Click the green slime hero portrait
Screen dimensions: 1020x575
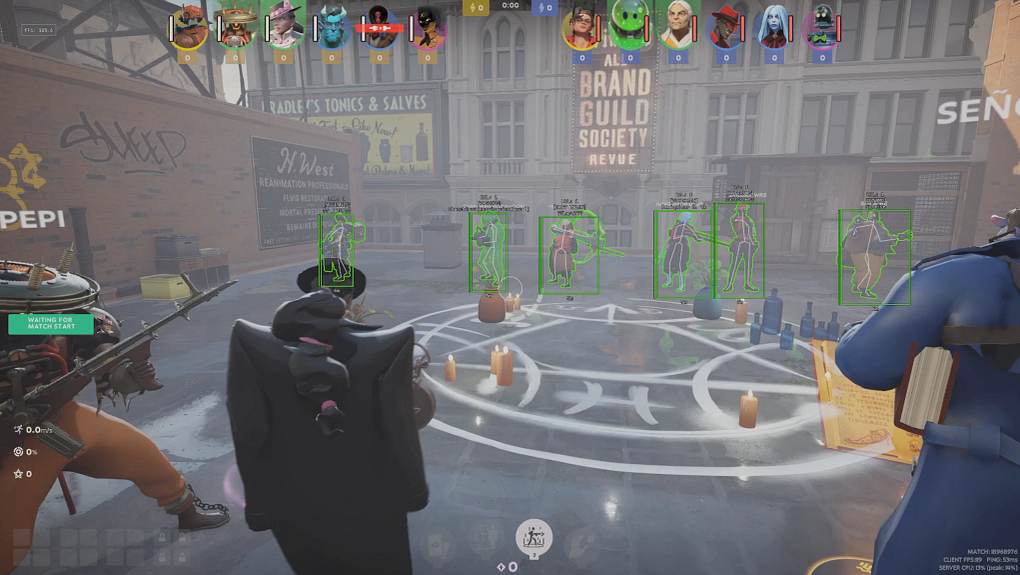click(x=629, y=28)
